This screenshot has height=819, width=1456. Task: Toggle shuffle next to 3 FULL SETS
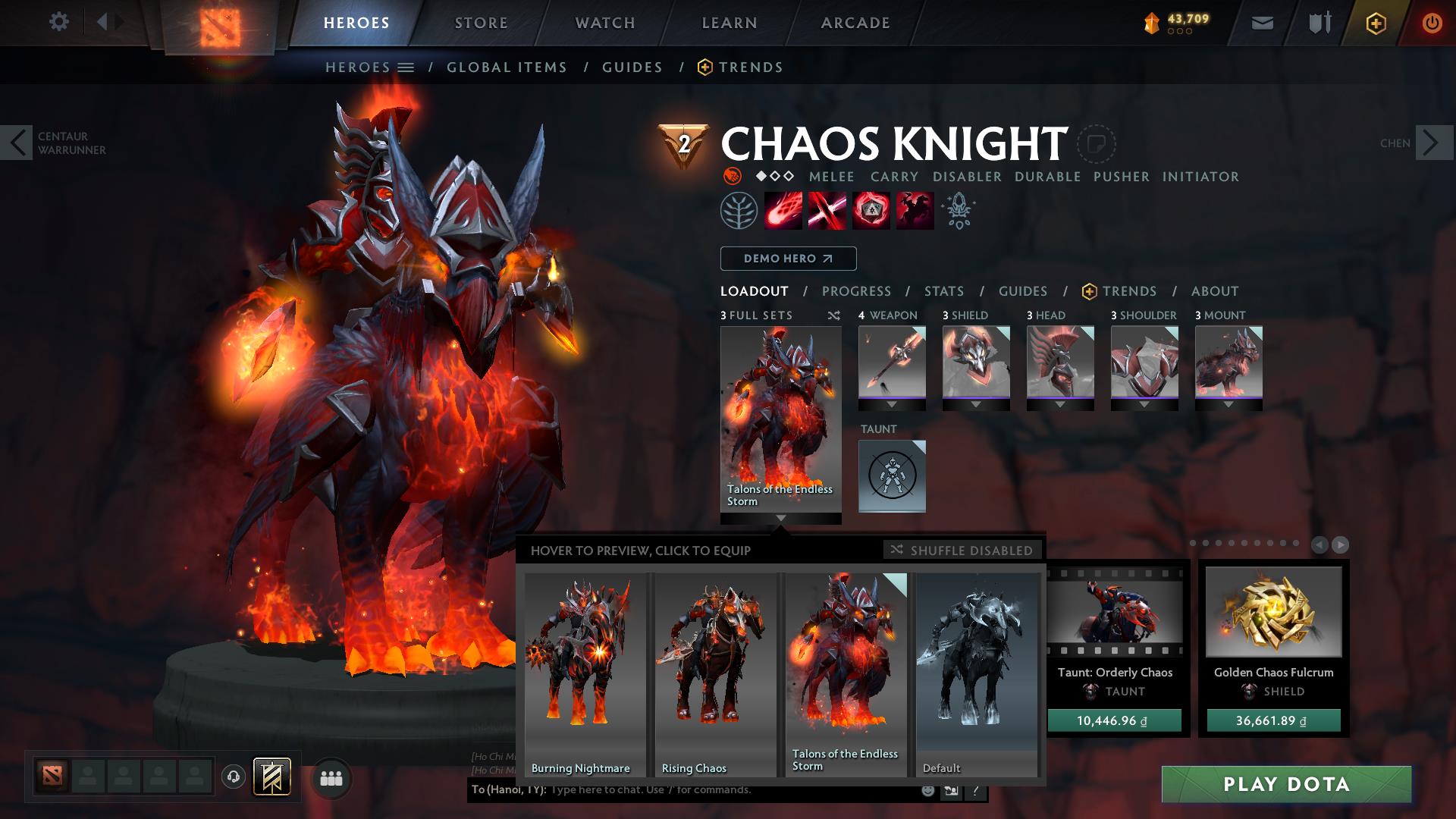pos(833,316)
